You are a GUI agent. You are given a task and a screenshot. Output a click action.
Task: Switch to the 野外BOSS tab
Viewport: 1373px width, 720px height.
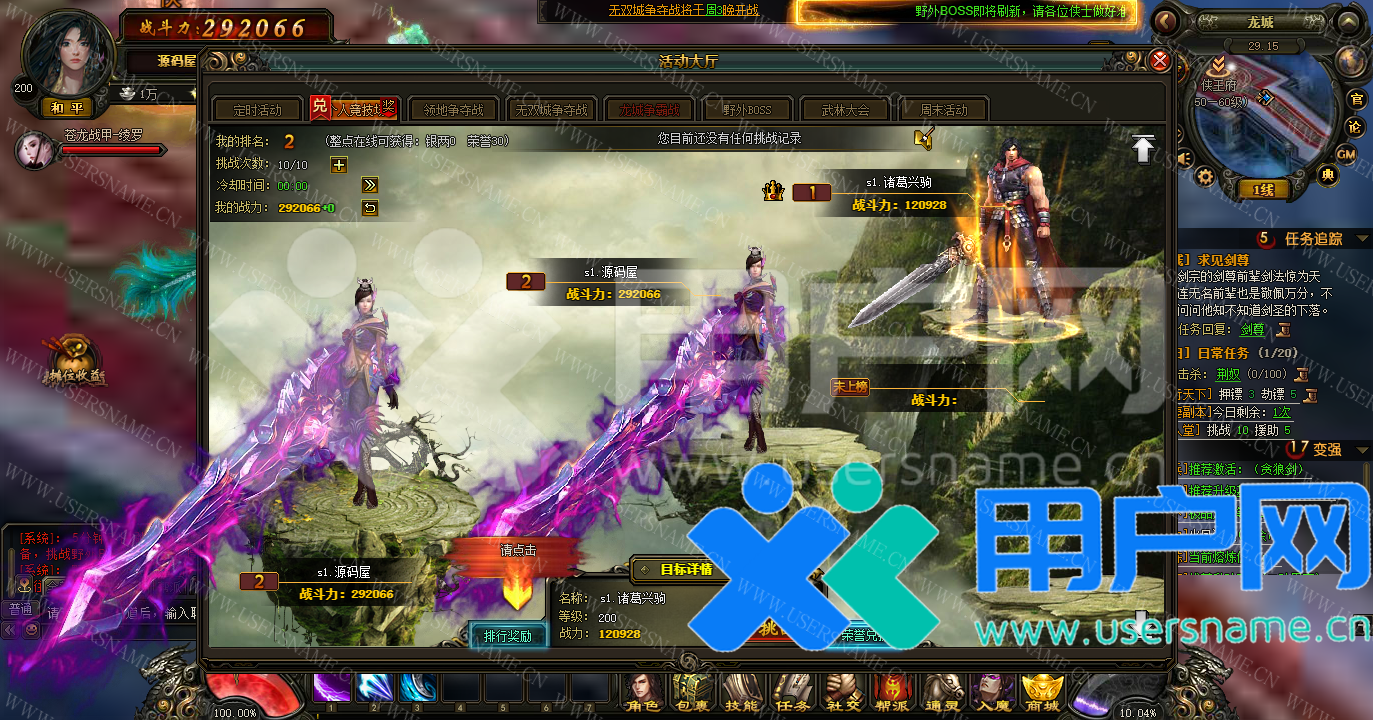click(747, 110)
